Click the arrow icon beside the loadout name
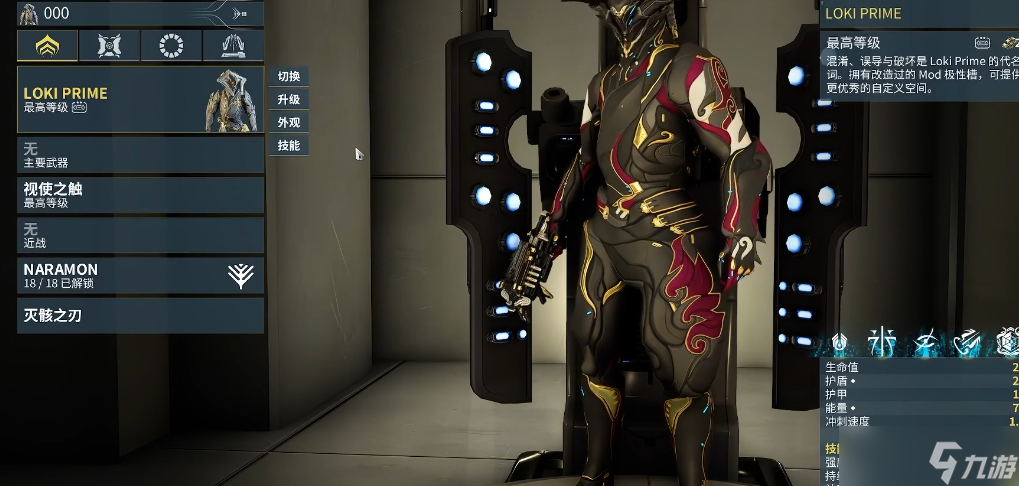The height and width of the screenshot is (486, 1019). tap(240, 13)
